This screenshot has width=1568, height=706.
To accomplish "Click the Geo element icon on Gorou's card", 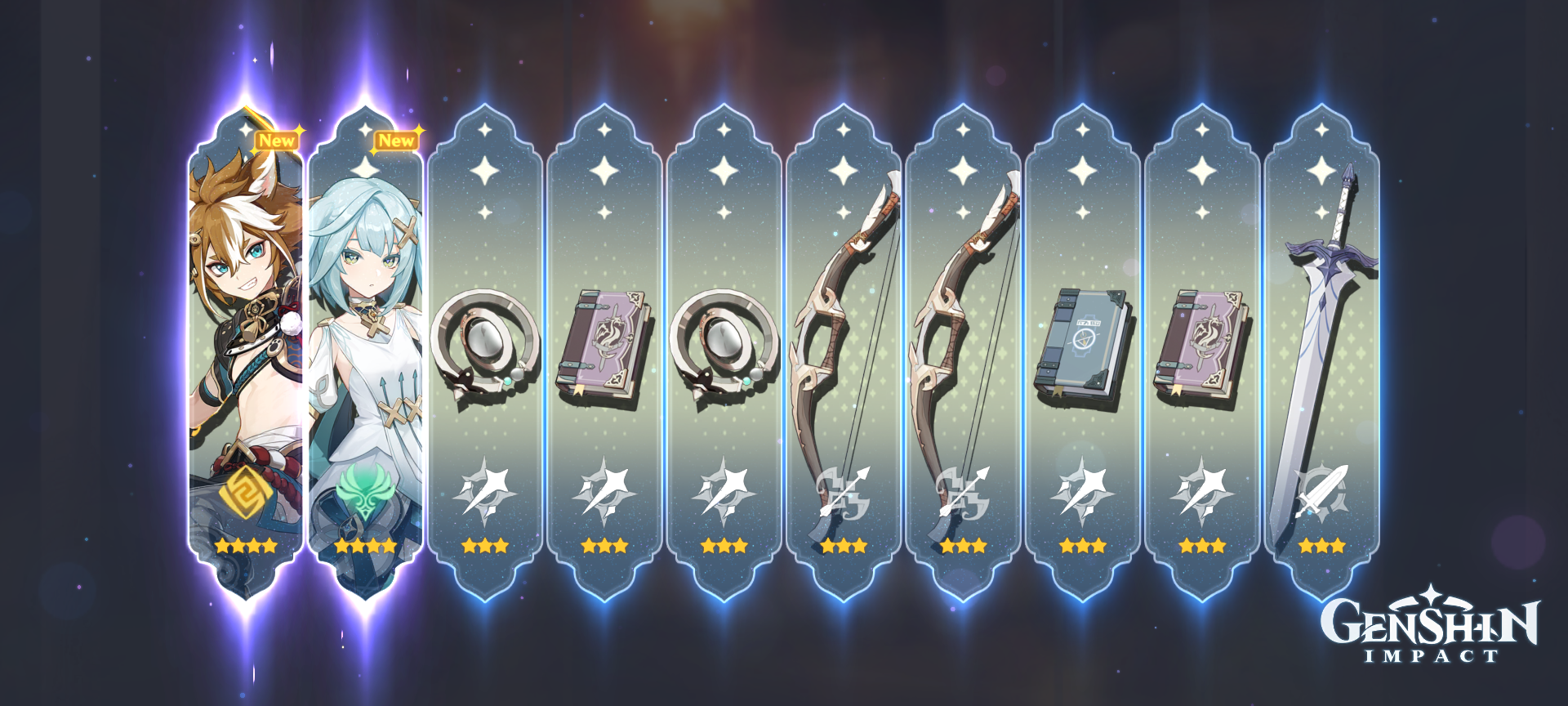I will click(x=245, y=490).
